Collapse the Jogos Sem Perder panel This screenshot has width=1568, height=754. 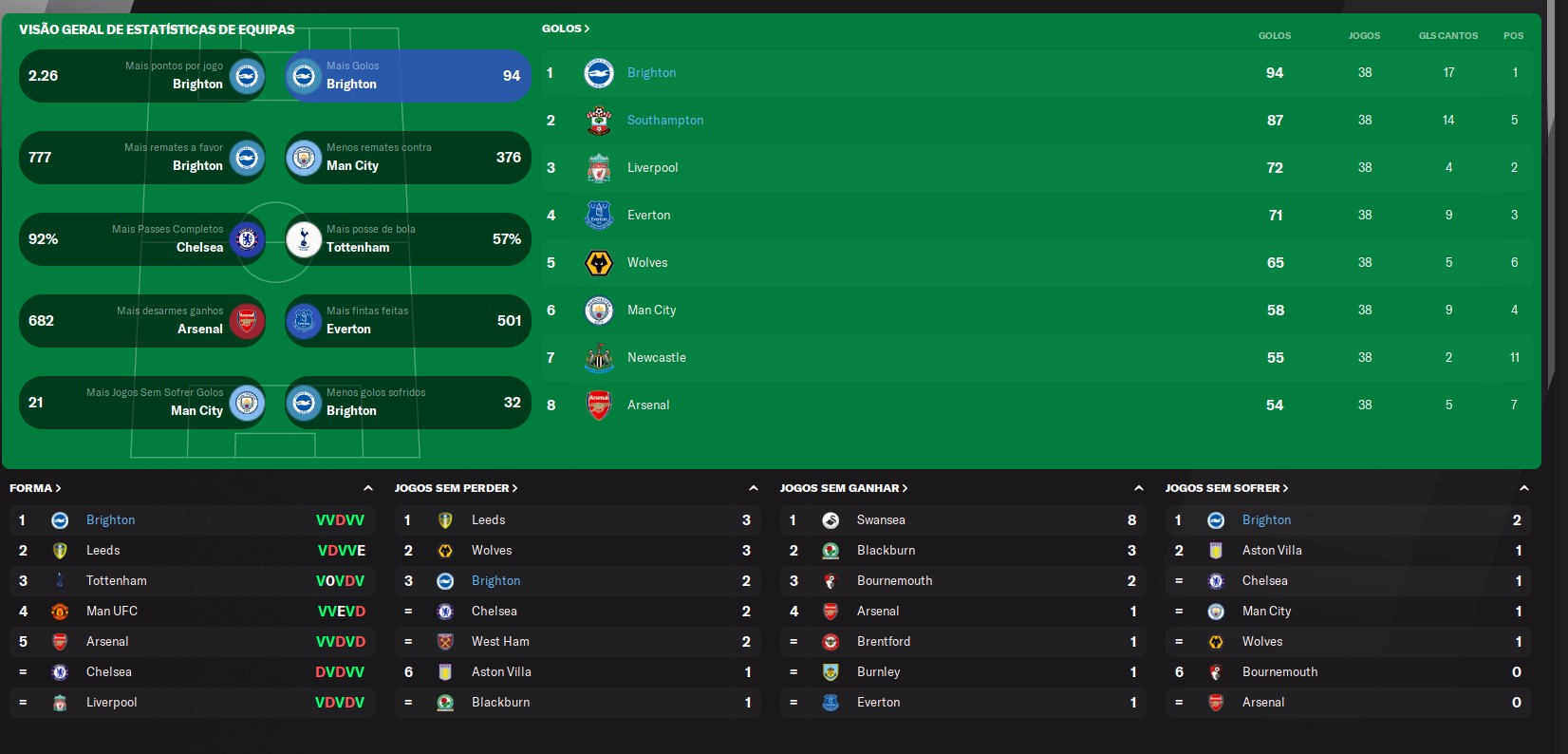coord(753,488)
